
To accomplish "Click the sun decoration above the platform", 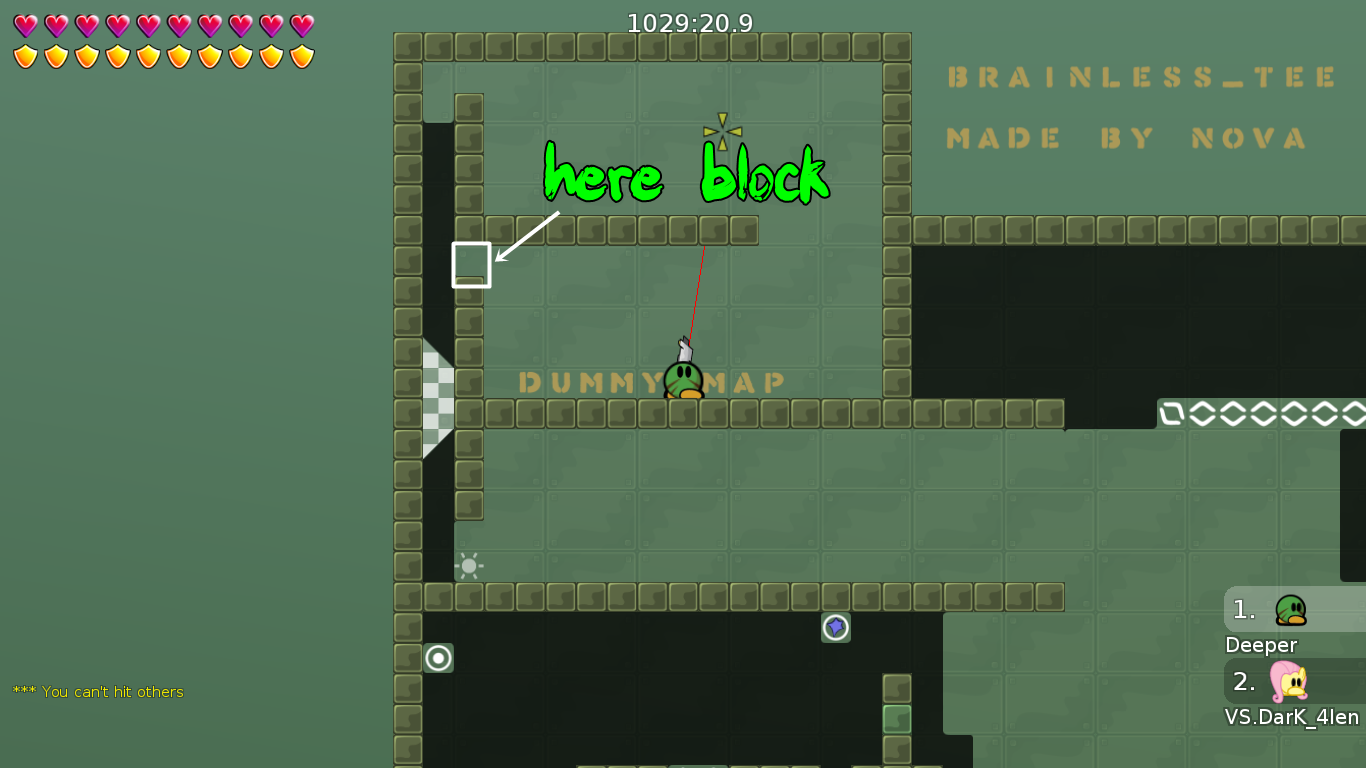I will pos(469,565).
